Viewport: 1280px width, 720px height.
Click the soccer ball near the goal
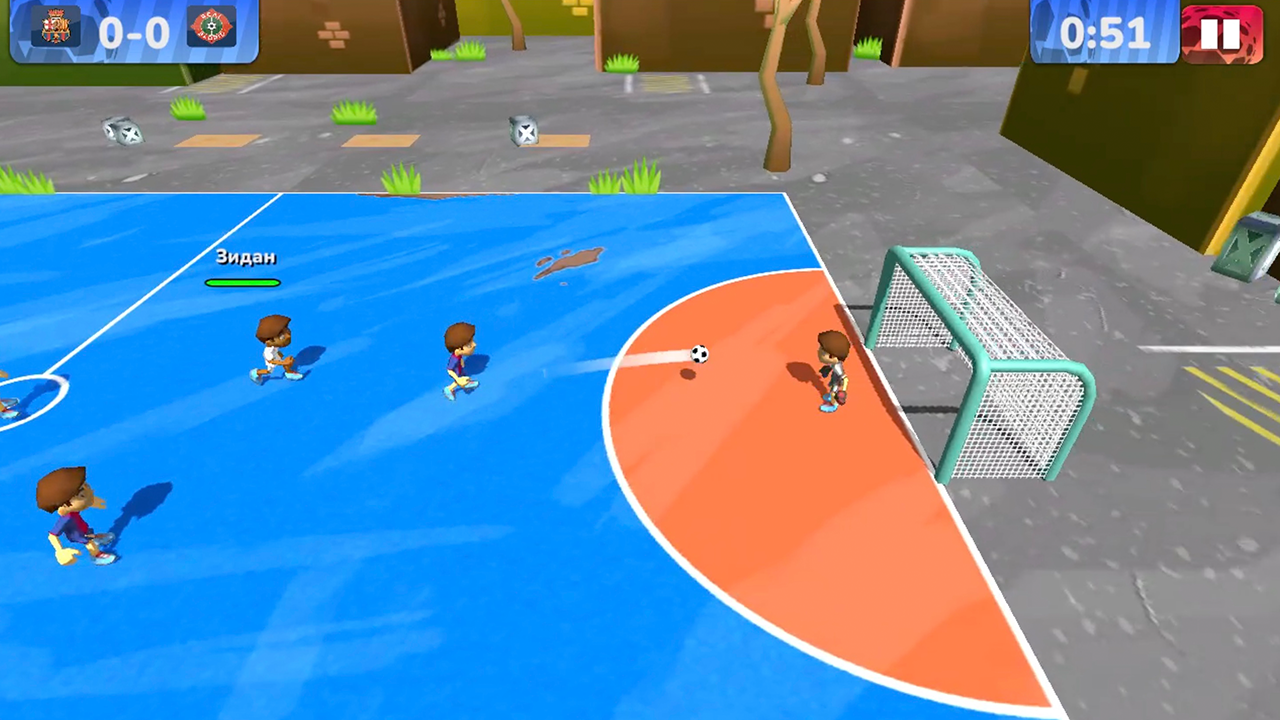click(x=698, y=354)
